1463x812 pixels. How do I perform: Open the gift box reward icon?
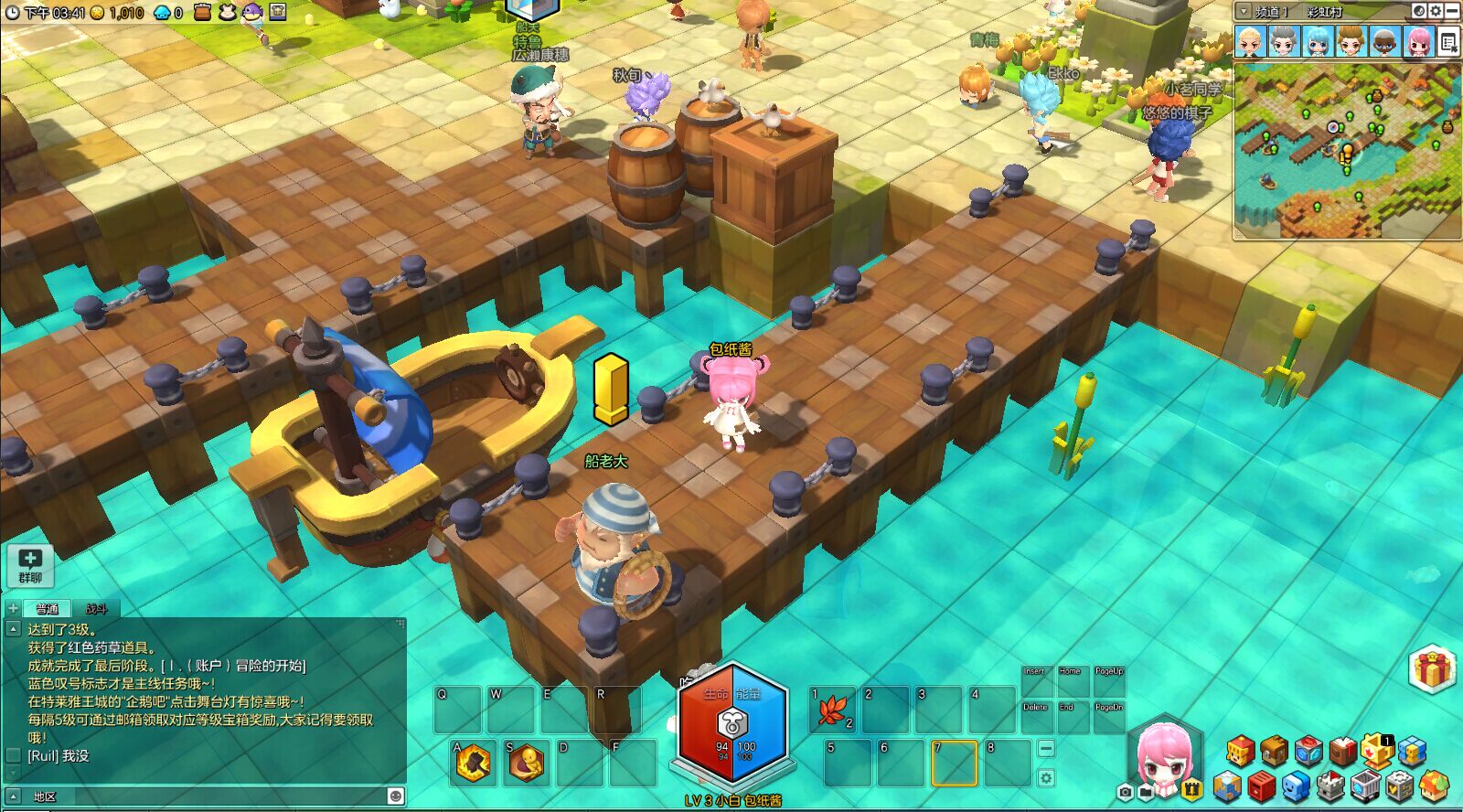[x=1433, y=669]
